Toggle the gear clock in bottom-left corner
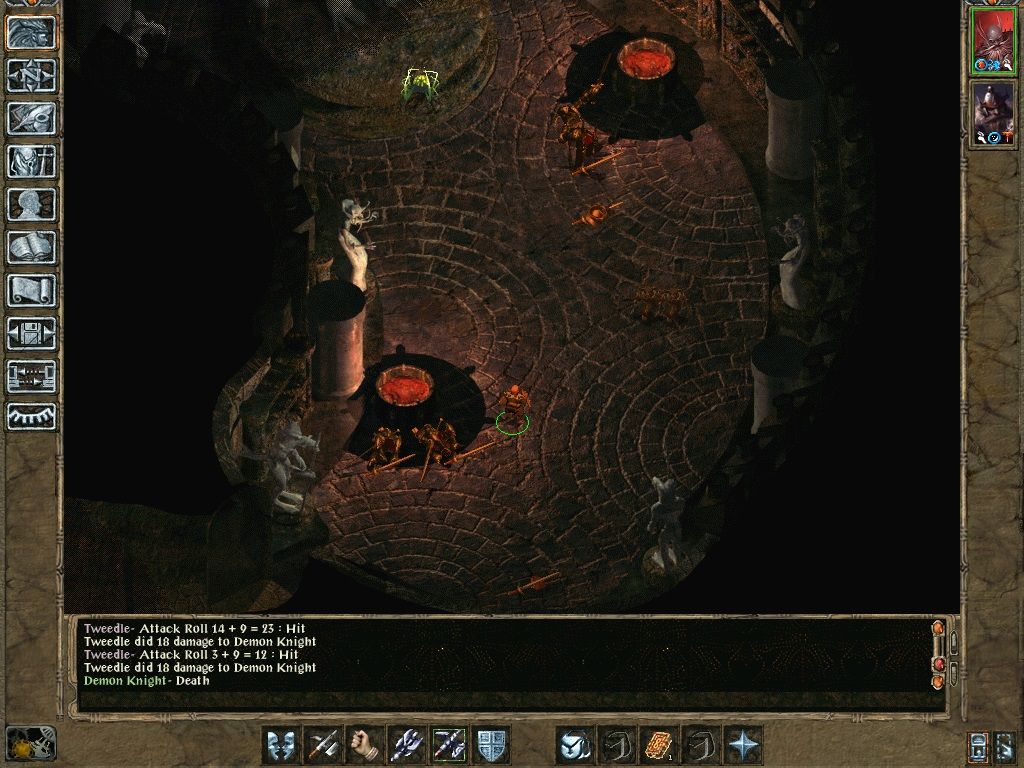Image resolution: width=1024 pixels, height=768 pixels. tap(30, 743)
